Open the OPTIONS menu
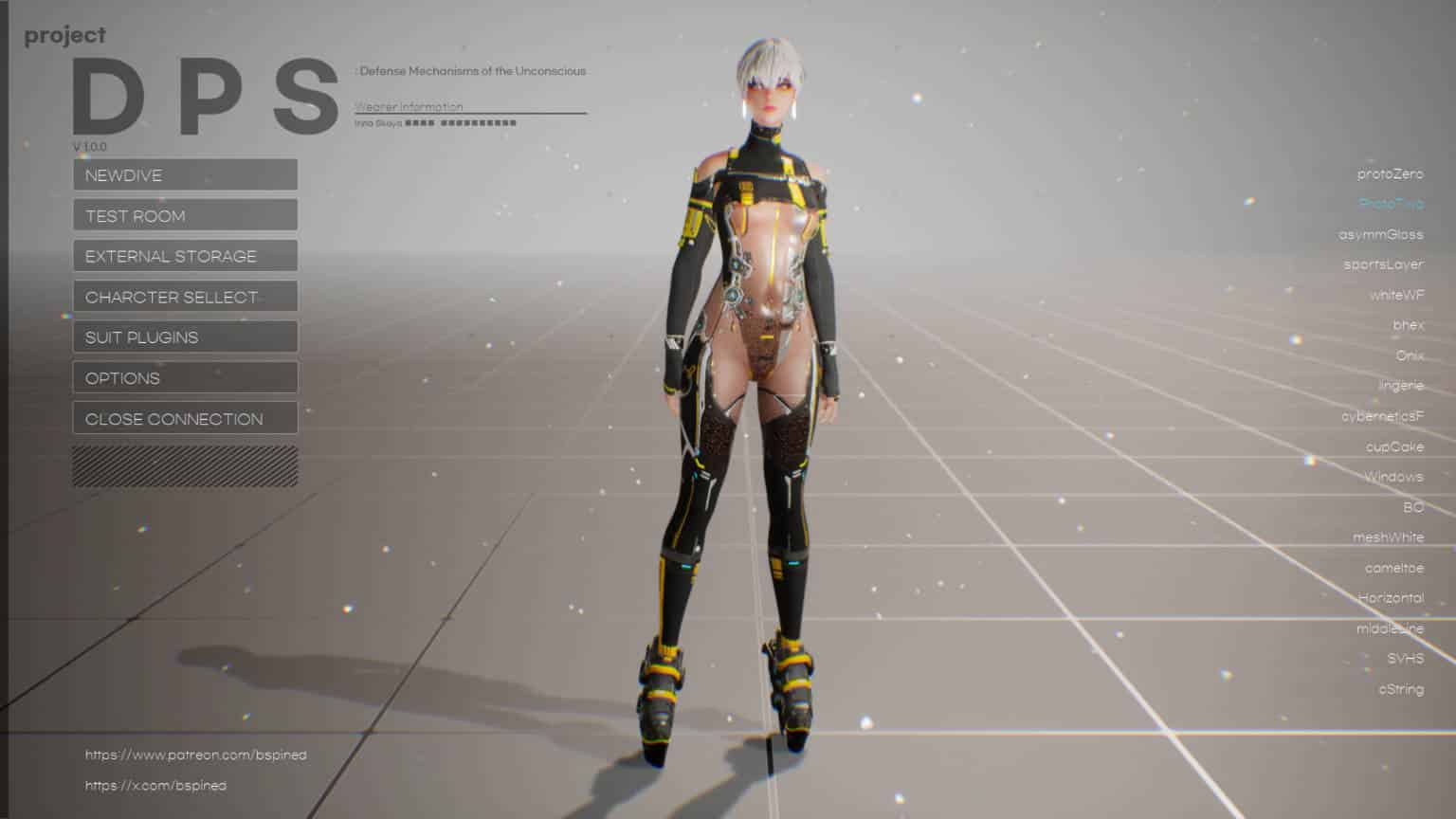Image resolution: width=1456 pixels, height=819 pixels. click(x=185, y=378)
